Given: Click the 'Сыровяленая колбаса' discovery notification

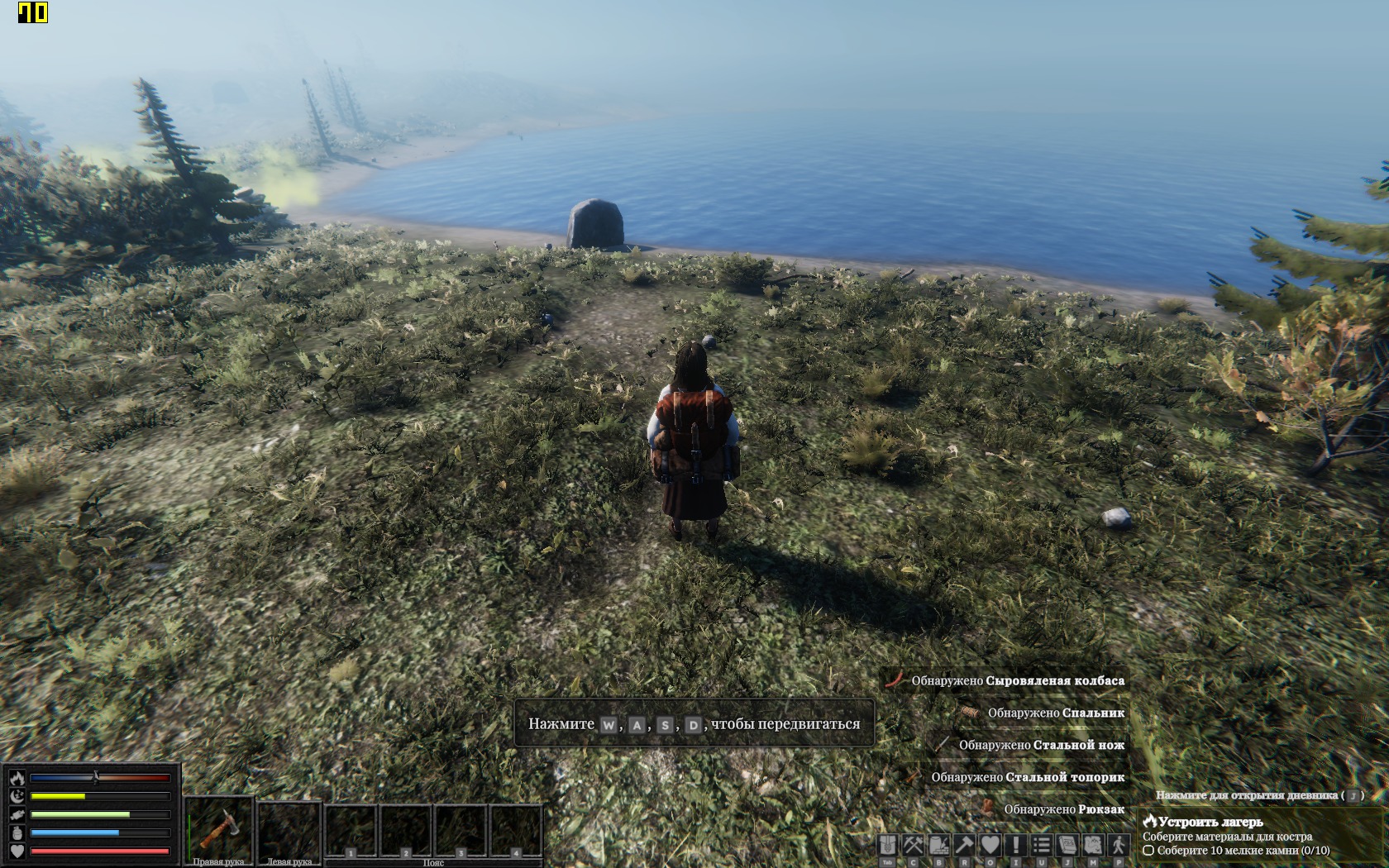Looking at the screenshot, I should 1017,680.
